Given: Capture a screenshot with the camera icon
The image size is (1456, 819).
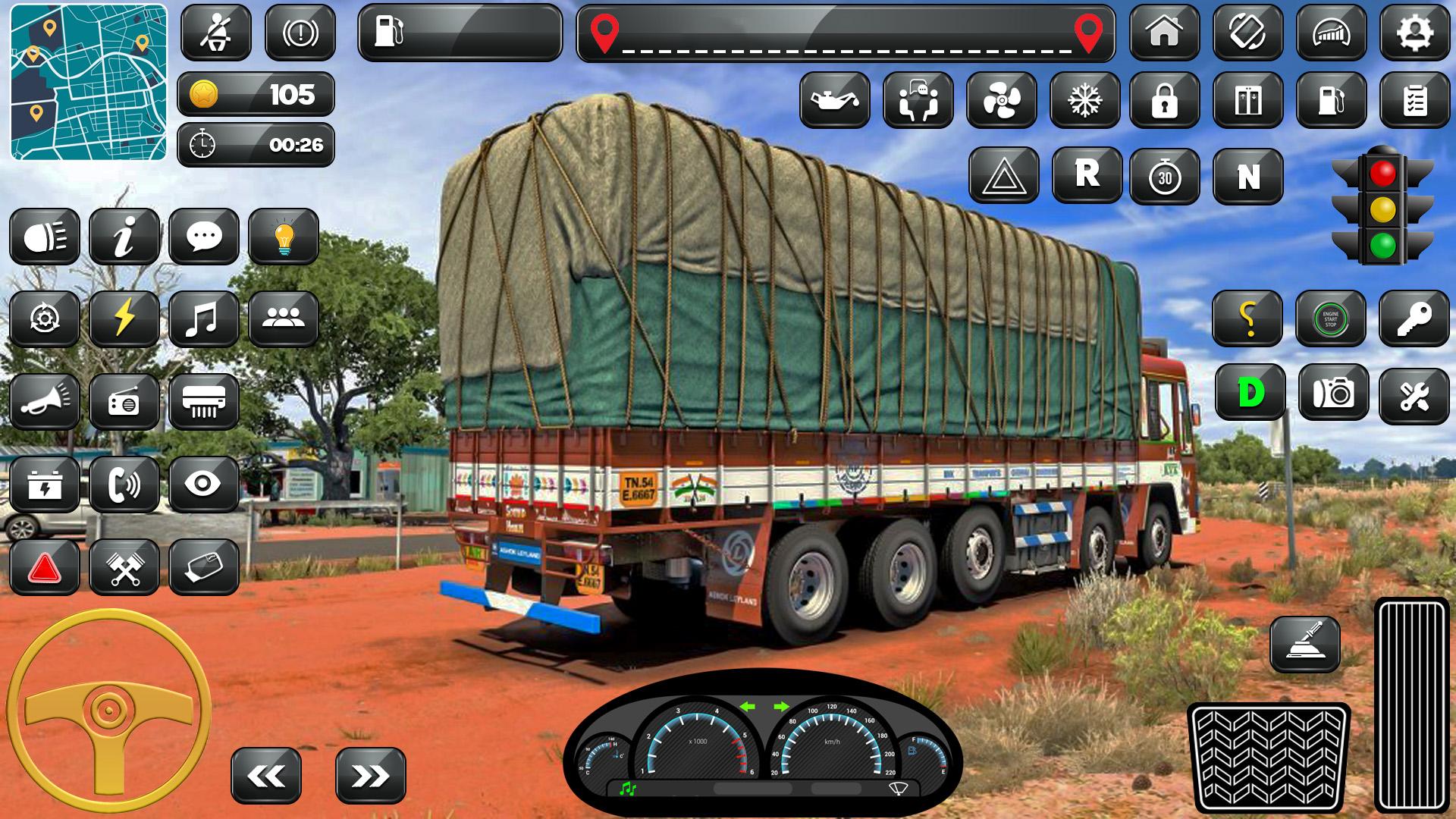Looking at the screenshot, I should pos(1333,393).
